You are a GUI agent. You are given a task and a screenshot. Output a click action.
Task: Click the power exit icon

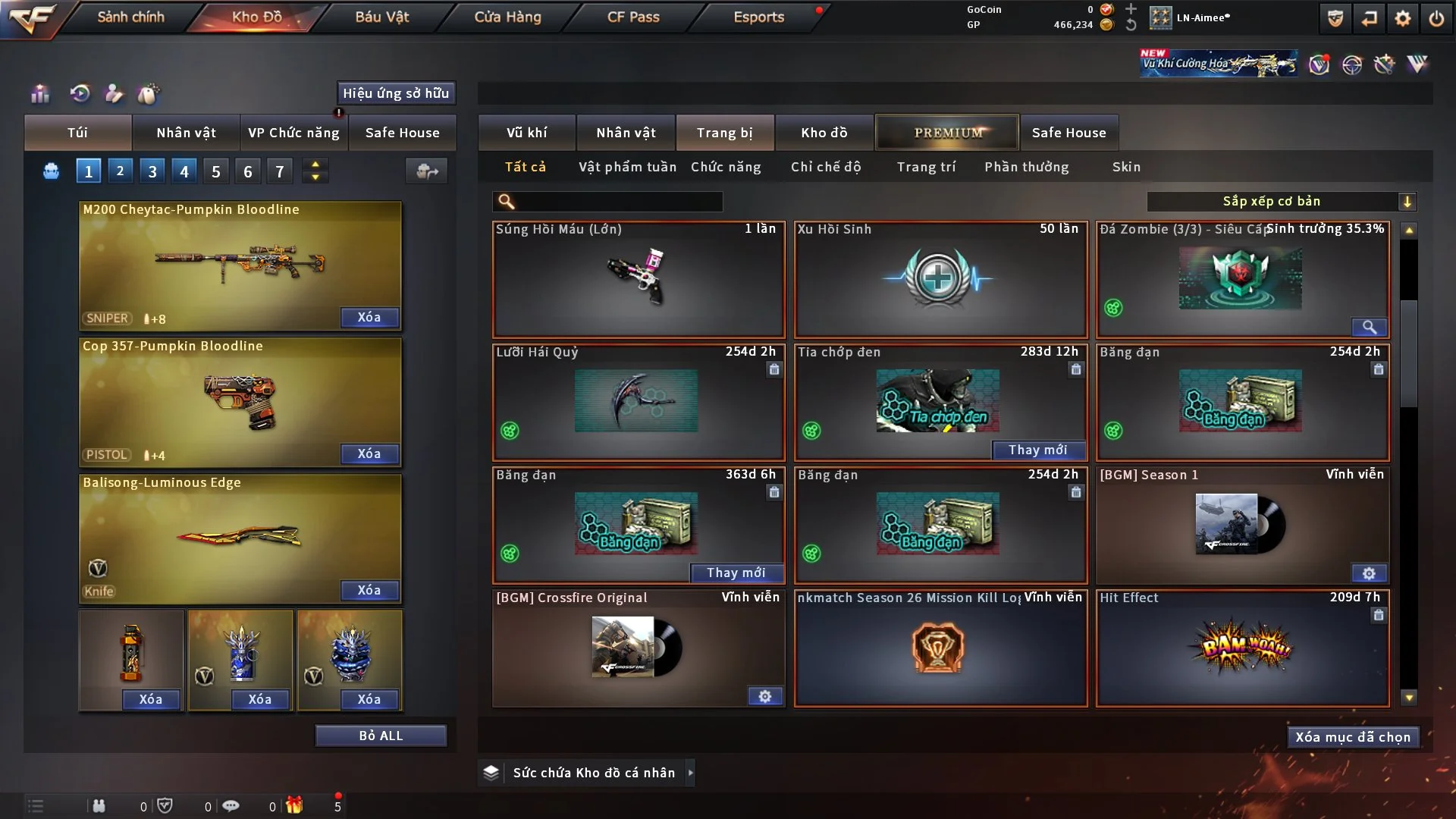click(x=1436, y=18)
